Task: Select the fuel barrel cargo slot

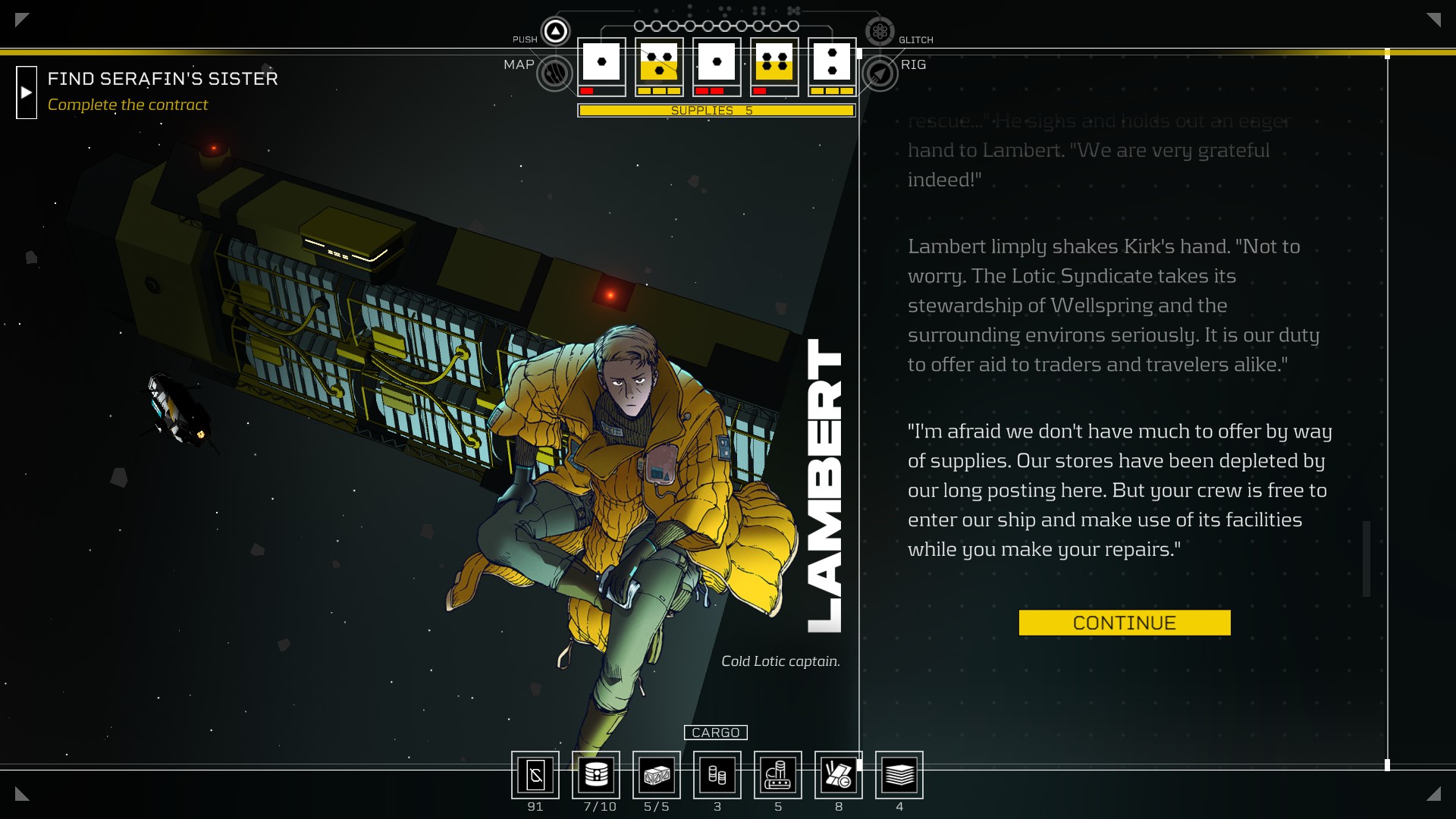Action: tap(596, 775)
